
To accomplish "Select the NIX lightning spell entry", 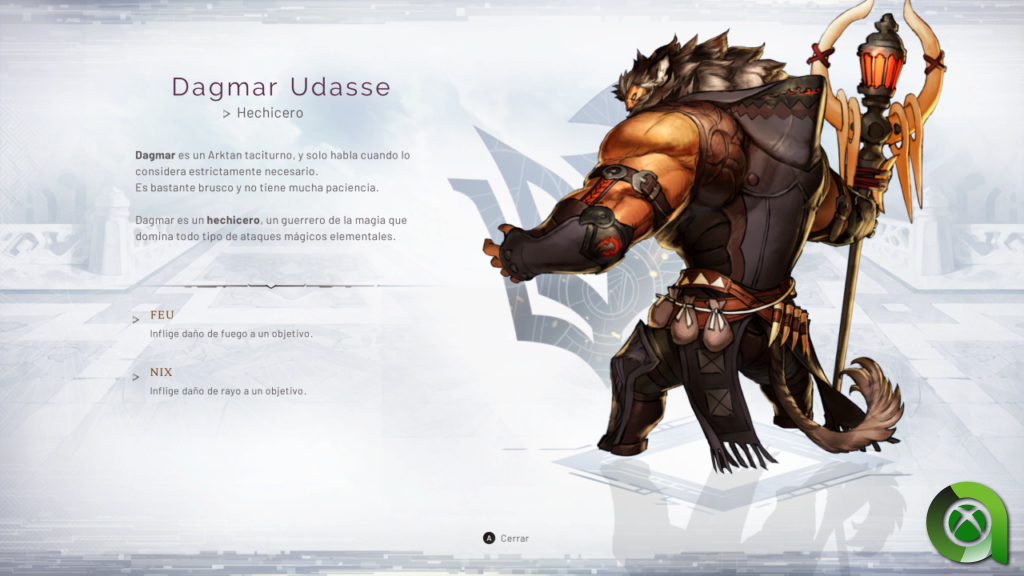I will pos(161,372).
